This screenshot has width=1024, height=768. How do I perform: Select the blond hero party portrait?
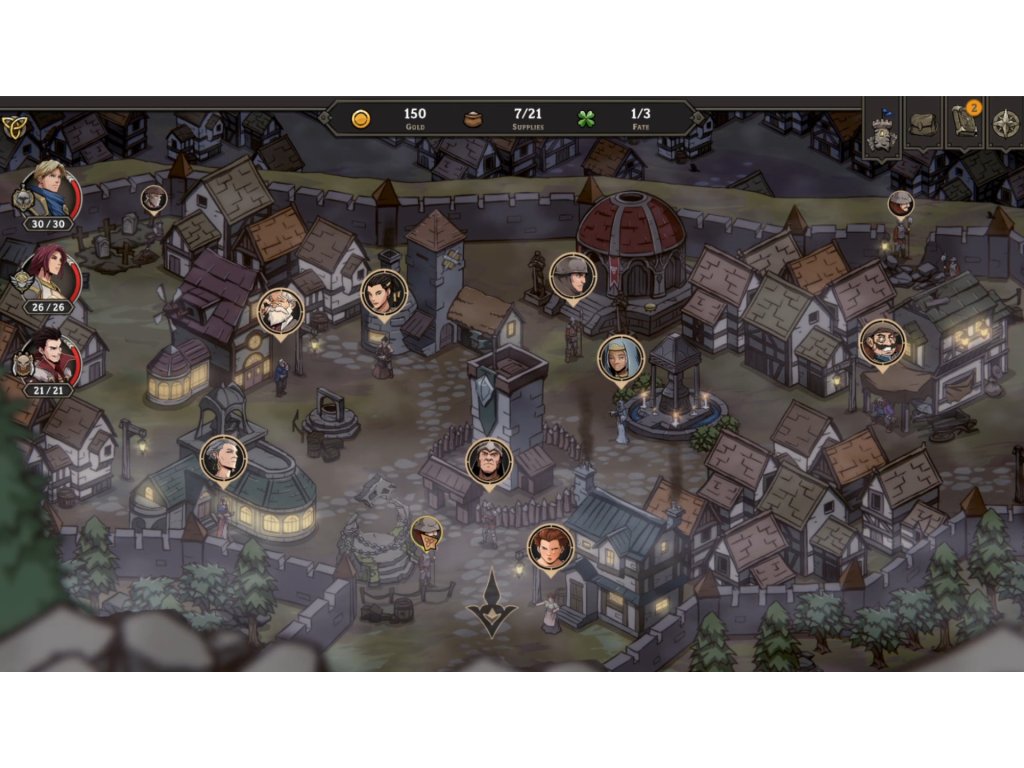tap(48, 191)
